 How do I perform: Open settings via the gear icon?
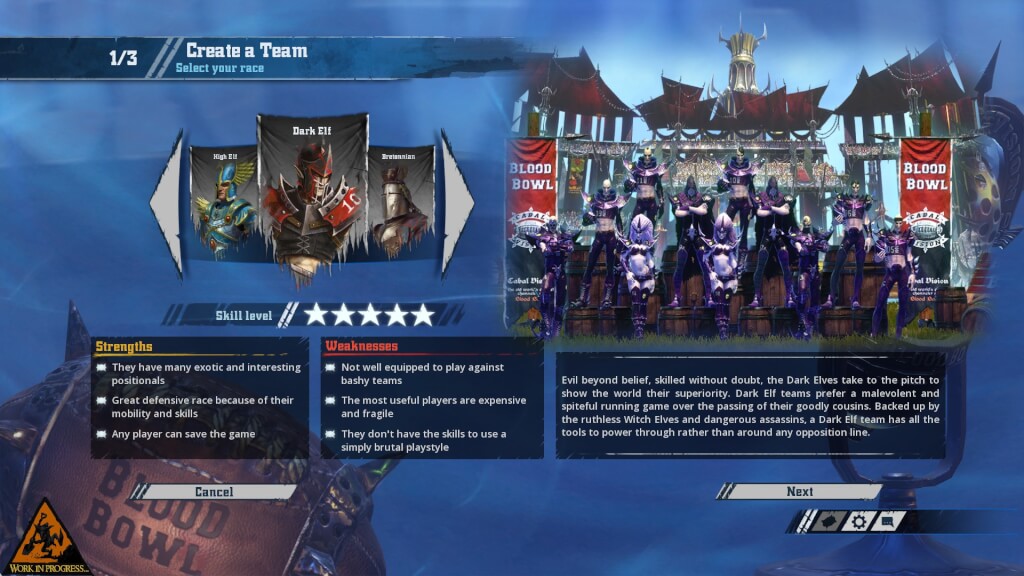pyautogui.click(x=858, y=521)
